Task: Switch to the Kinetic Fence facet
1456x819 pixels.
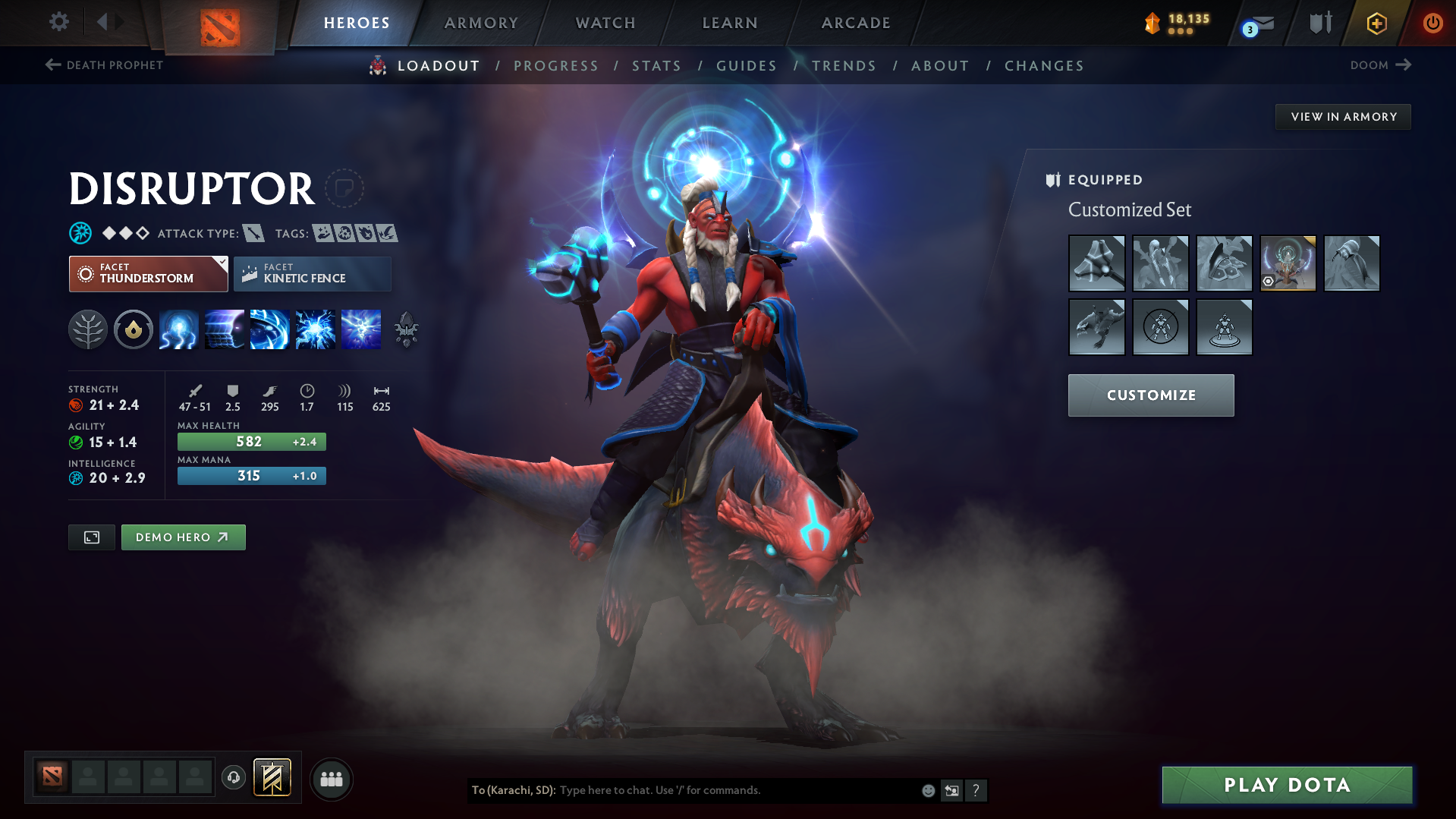Action: 312,273
